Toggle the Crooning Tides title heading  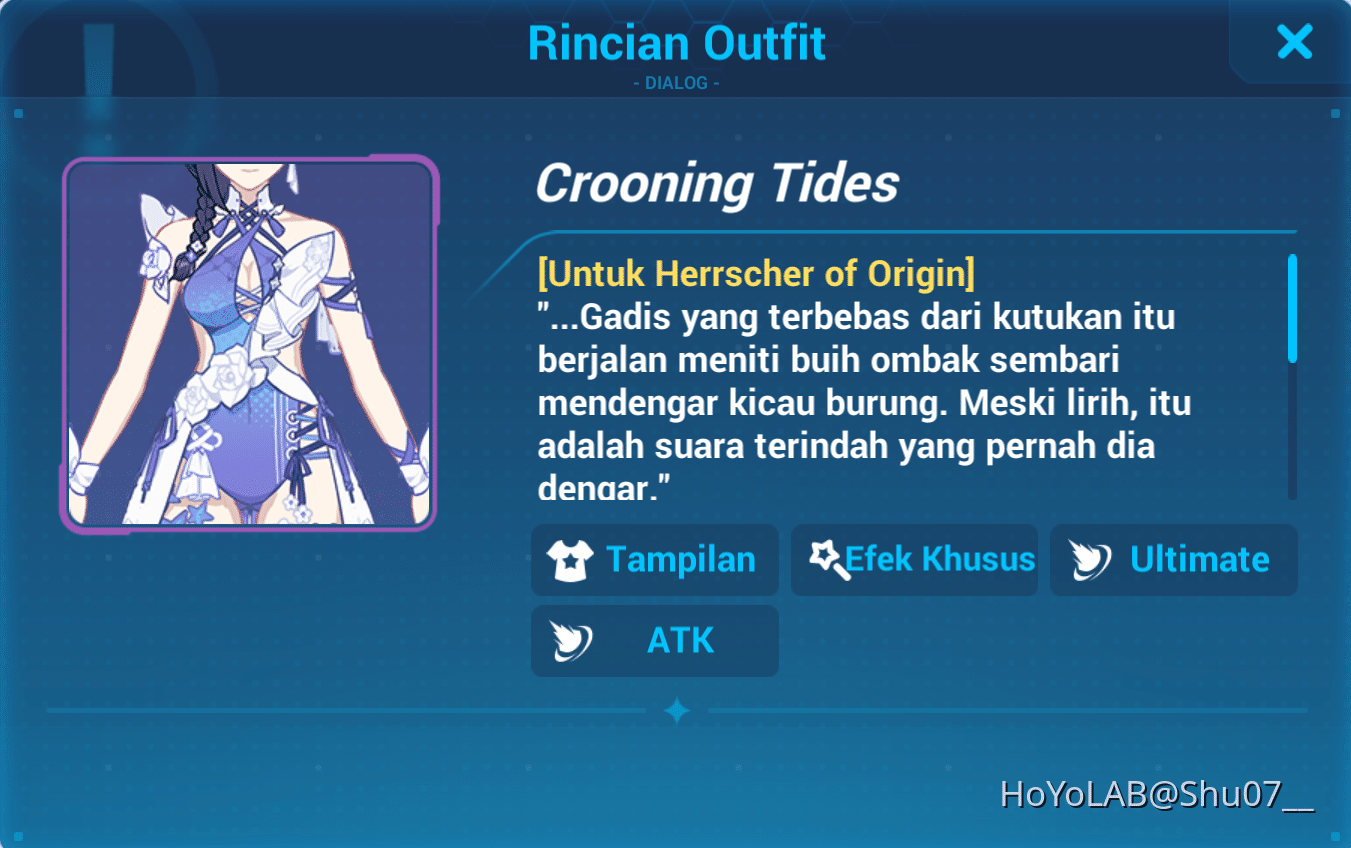(x=718, y=183)
